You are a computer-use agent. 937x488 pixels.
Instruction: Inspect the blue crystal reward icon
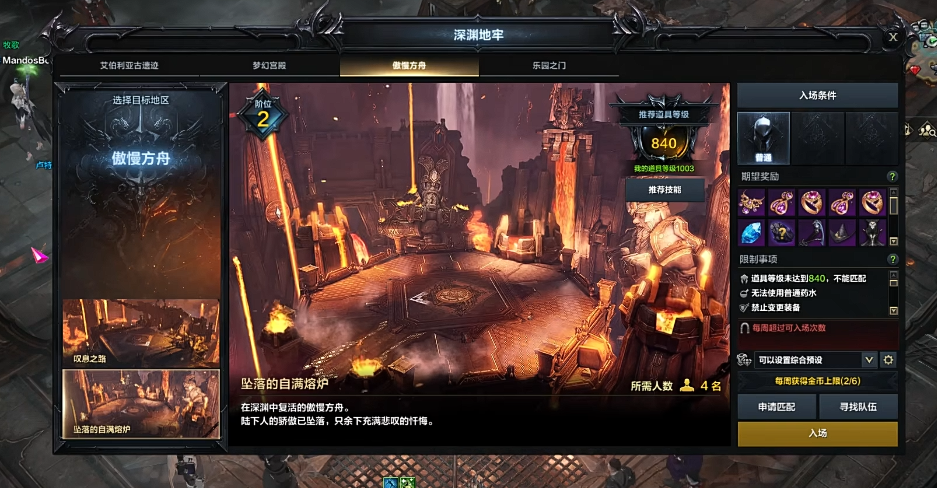[x=751, y=232]
